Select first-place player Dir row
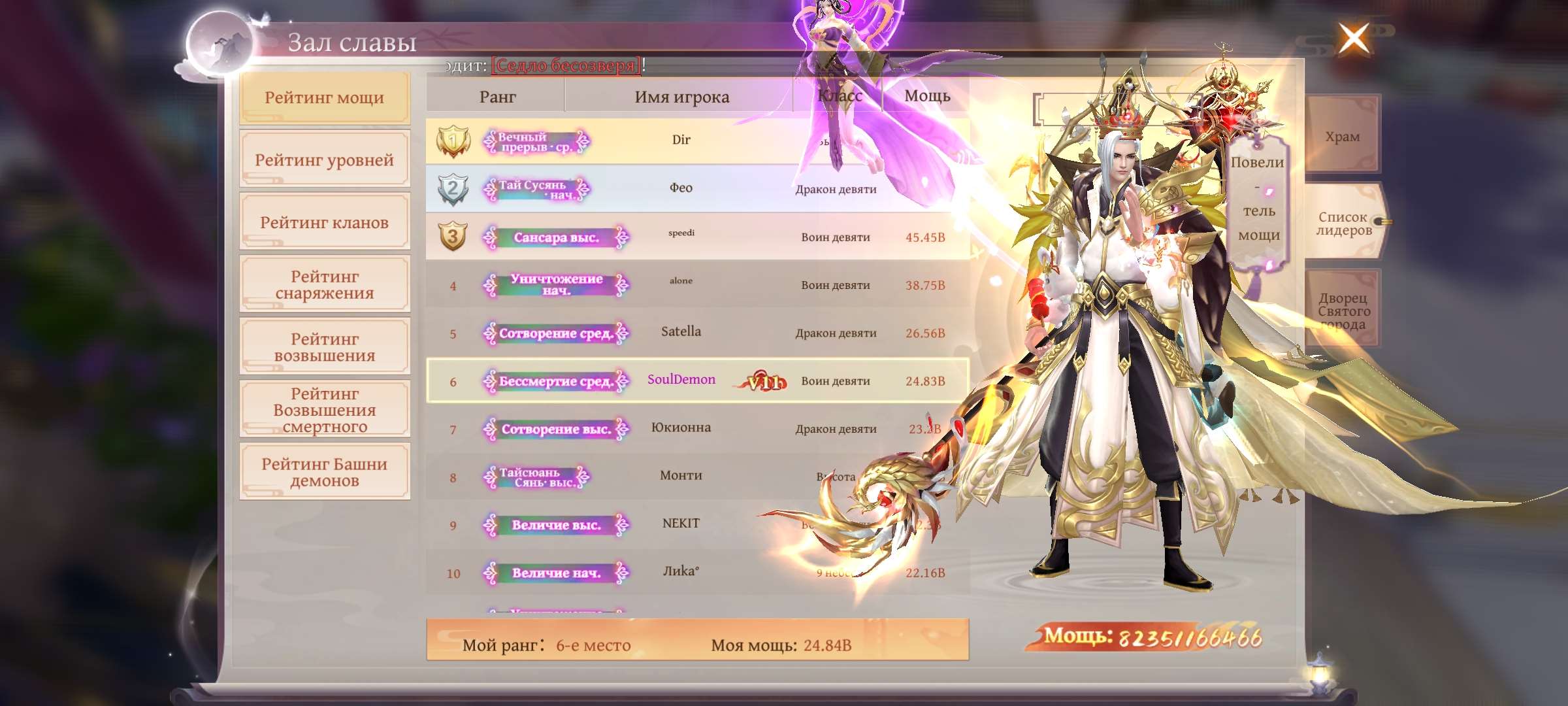Viewport: 1568px width, 706px height. point(681,141)
